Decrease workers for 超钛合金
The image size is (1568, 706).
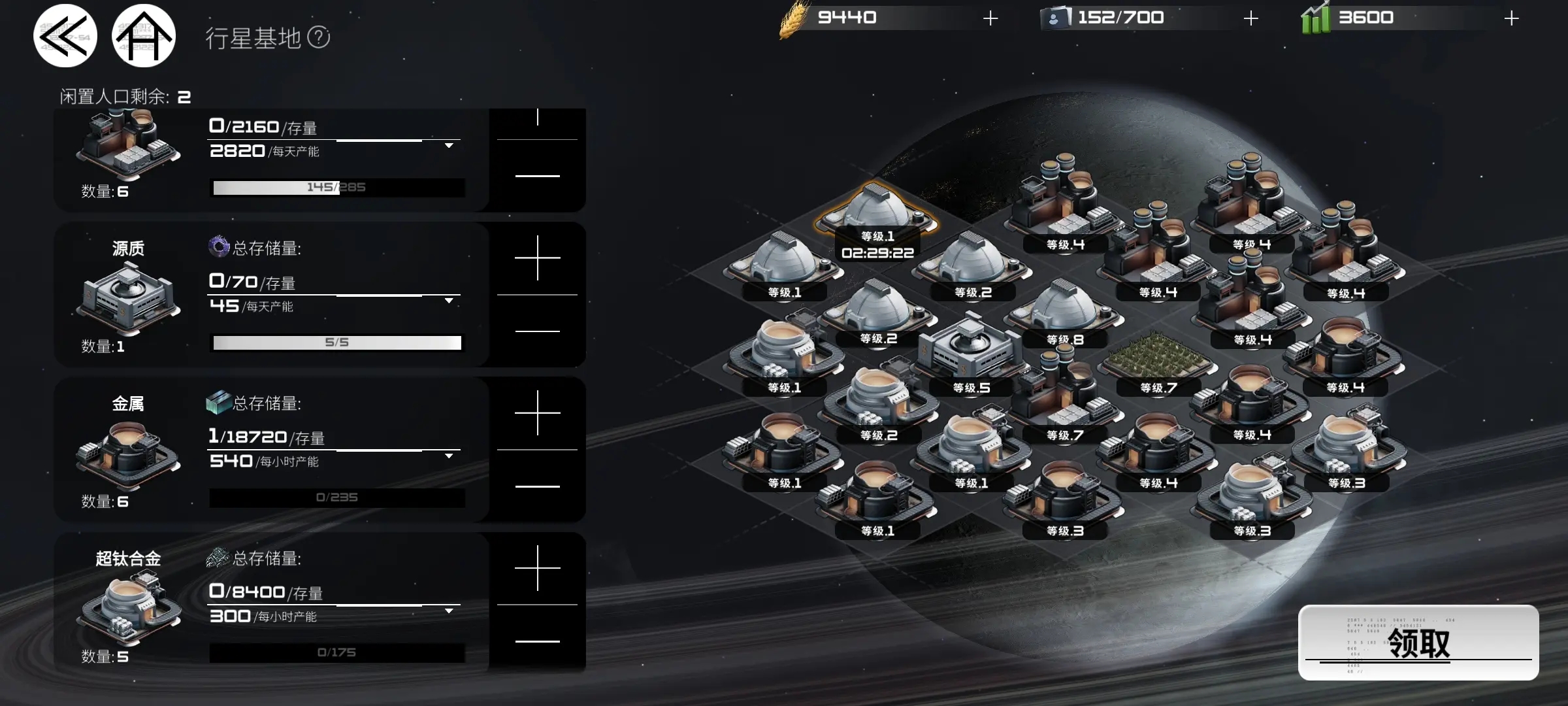(x=537, y=641)
